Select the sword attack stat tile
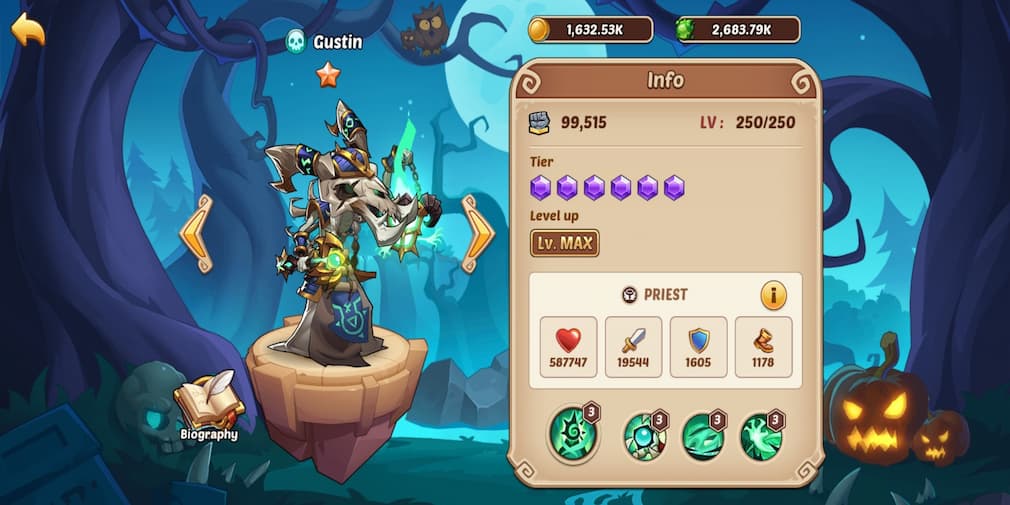 (633, 346)
